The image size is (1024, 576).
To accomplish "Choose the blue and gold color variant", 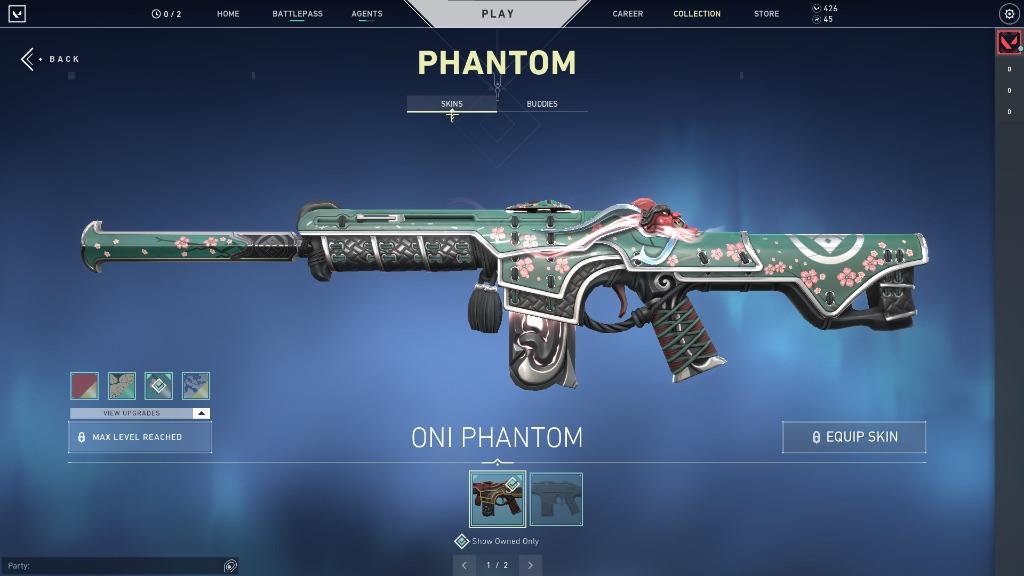I will coord(196,386).
